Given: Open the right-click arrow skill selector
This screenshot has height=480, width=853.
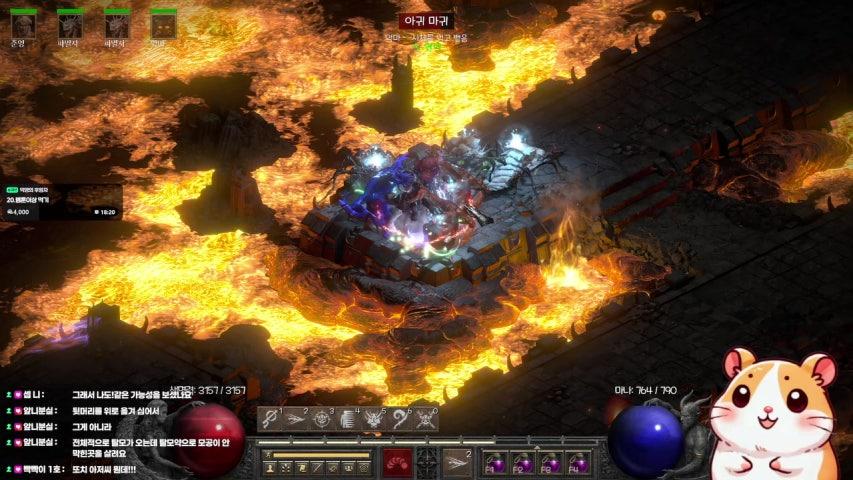Looking at the screenshot, I should tap(457, 462).
